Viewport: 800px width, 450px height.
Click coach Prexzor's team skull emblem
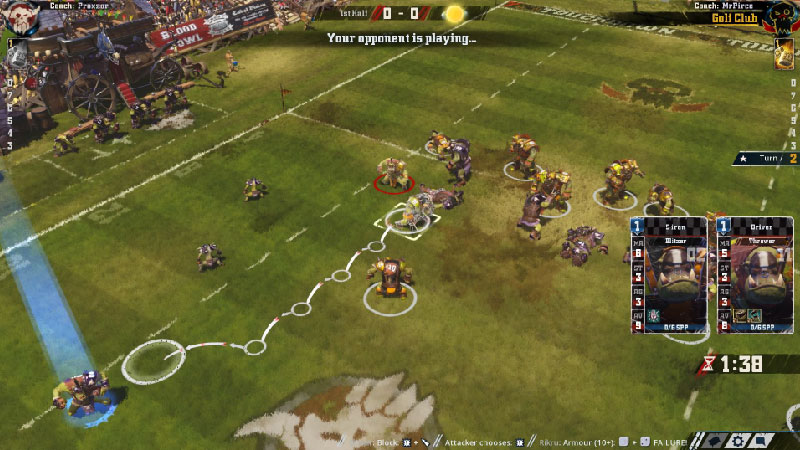(22, 17)
